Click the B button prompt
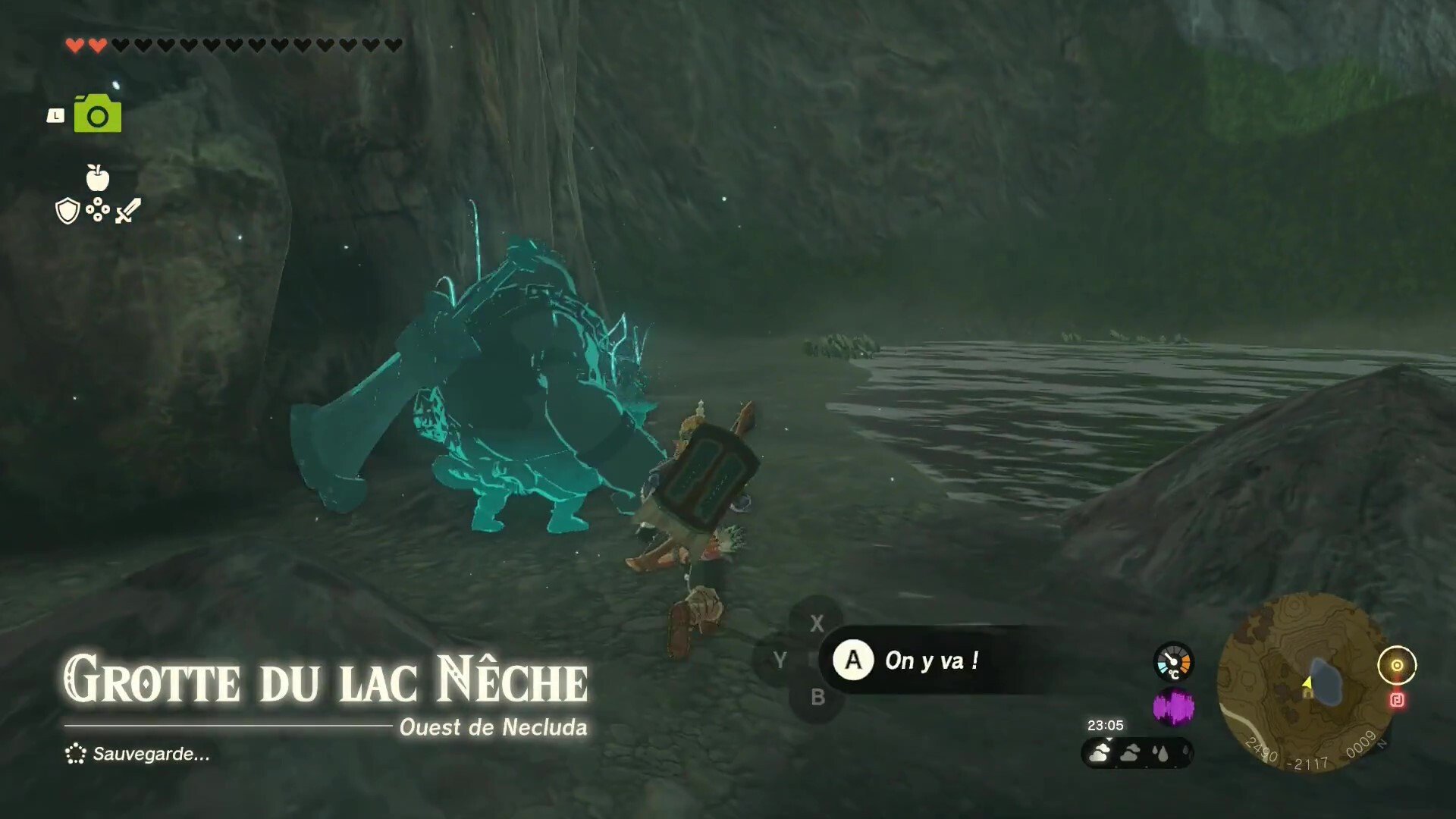 coord(817,698)
